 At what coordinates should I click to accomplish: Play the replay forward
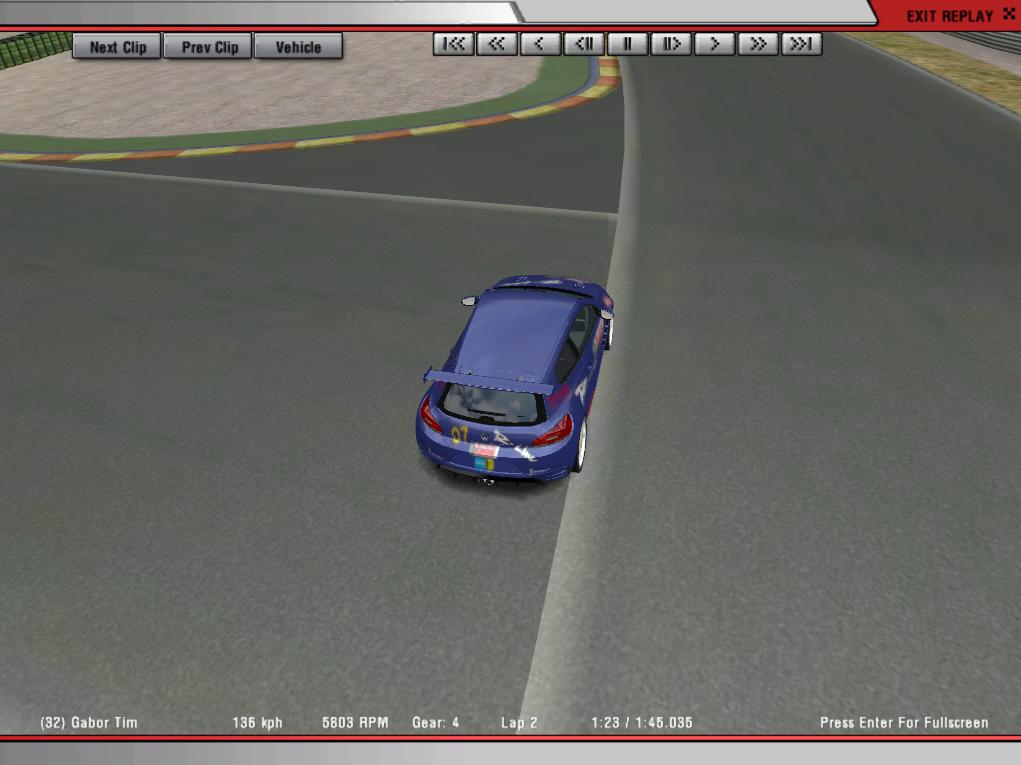tap(715, 44)
